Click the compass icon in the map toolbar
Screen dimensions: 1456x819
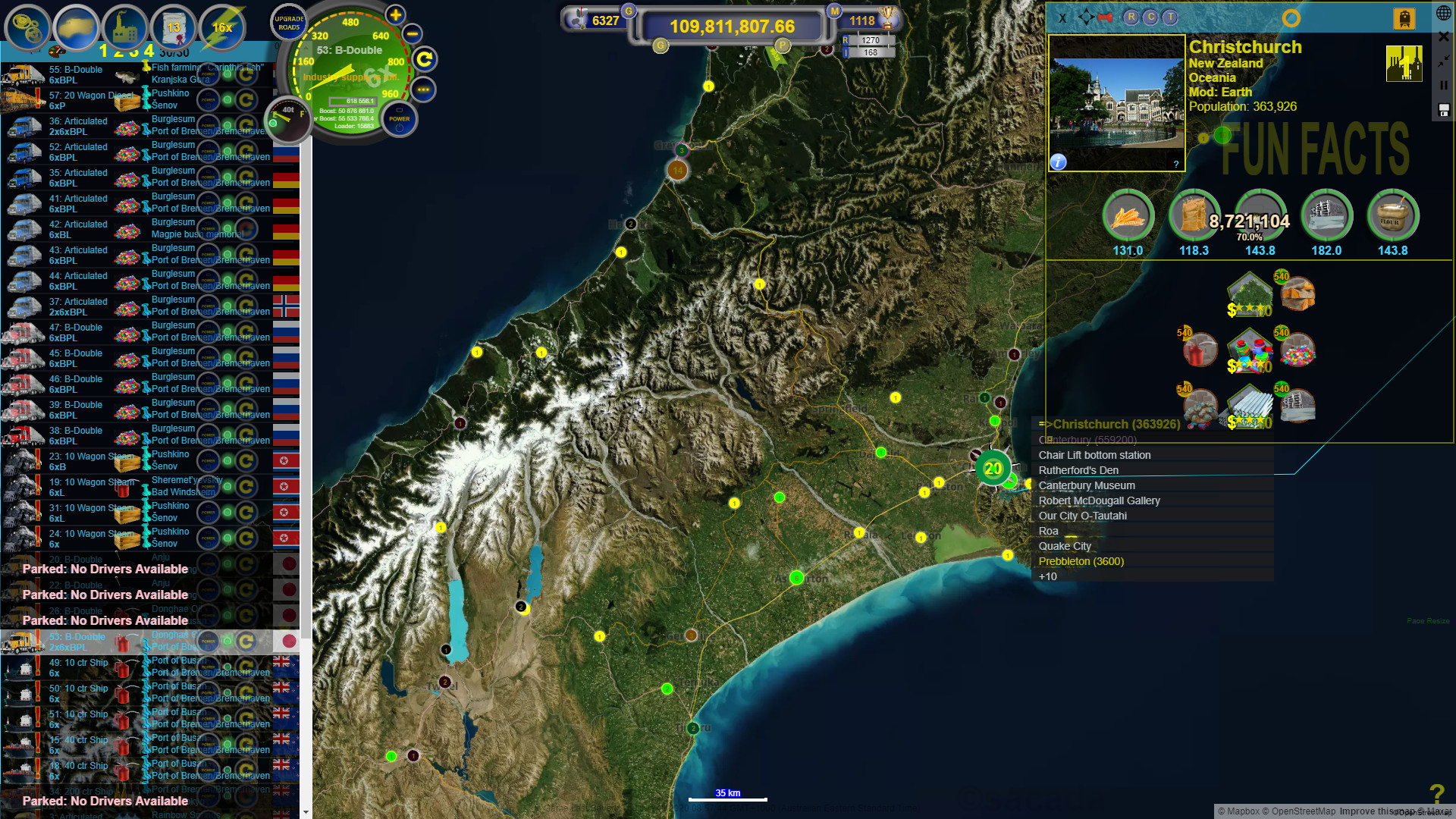click(x=1087, y=18)
